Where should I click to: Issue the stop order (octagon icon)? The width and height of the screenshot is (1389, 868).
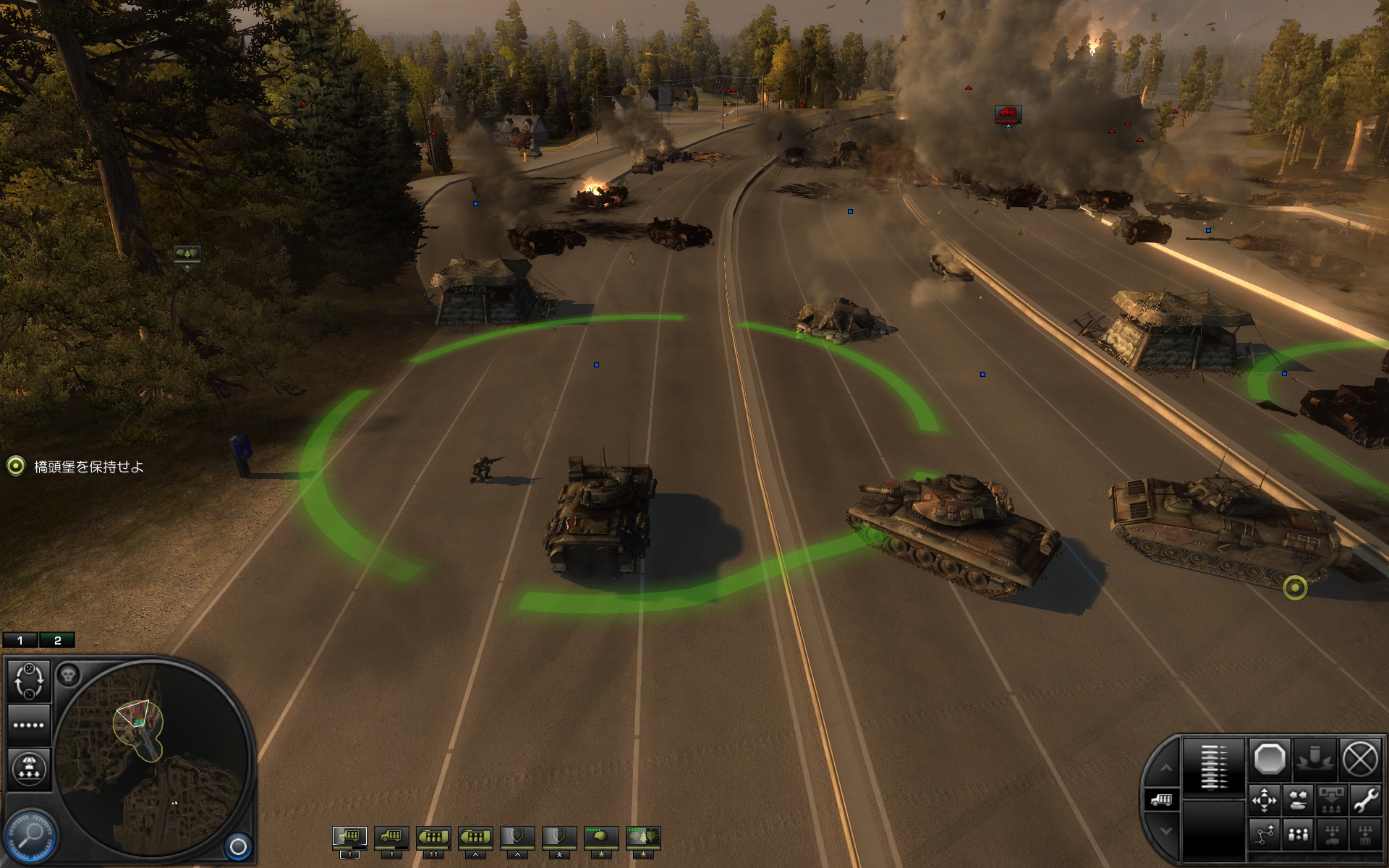(x=1269, y=759)
